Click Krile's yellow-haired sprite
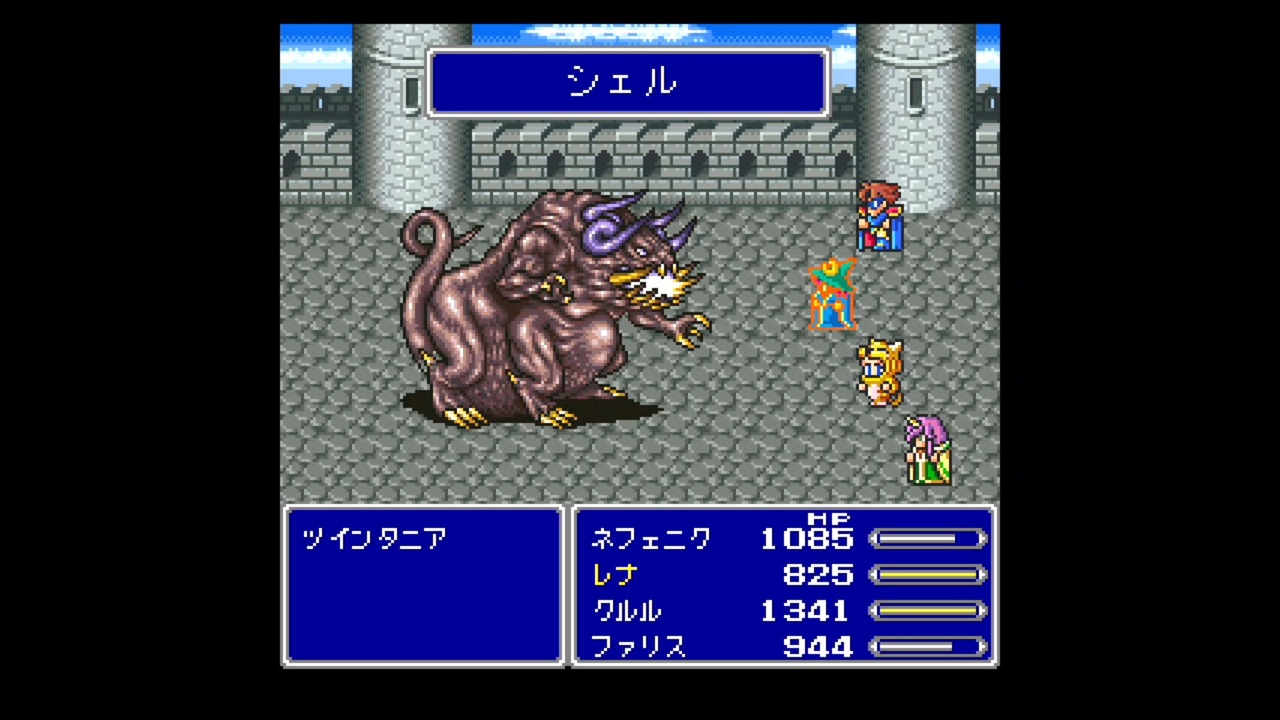The width and height of the screenshot is (1280, 720). pos(880,370)
